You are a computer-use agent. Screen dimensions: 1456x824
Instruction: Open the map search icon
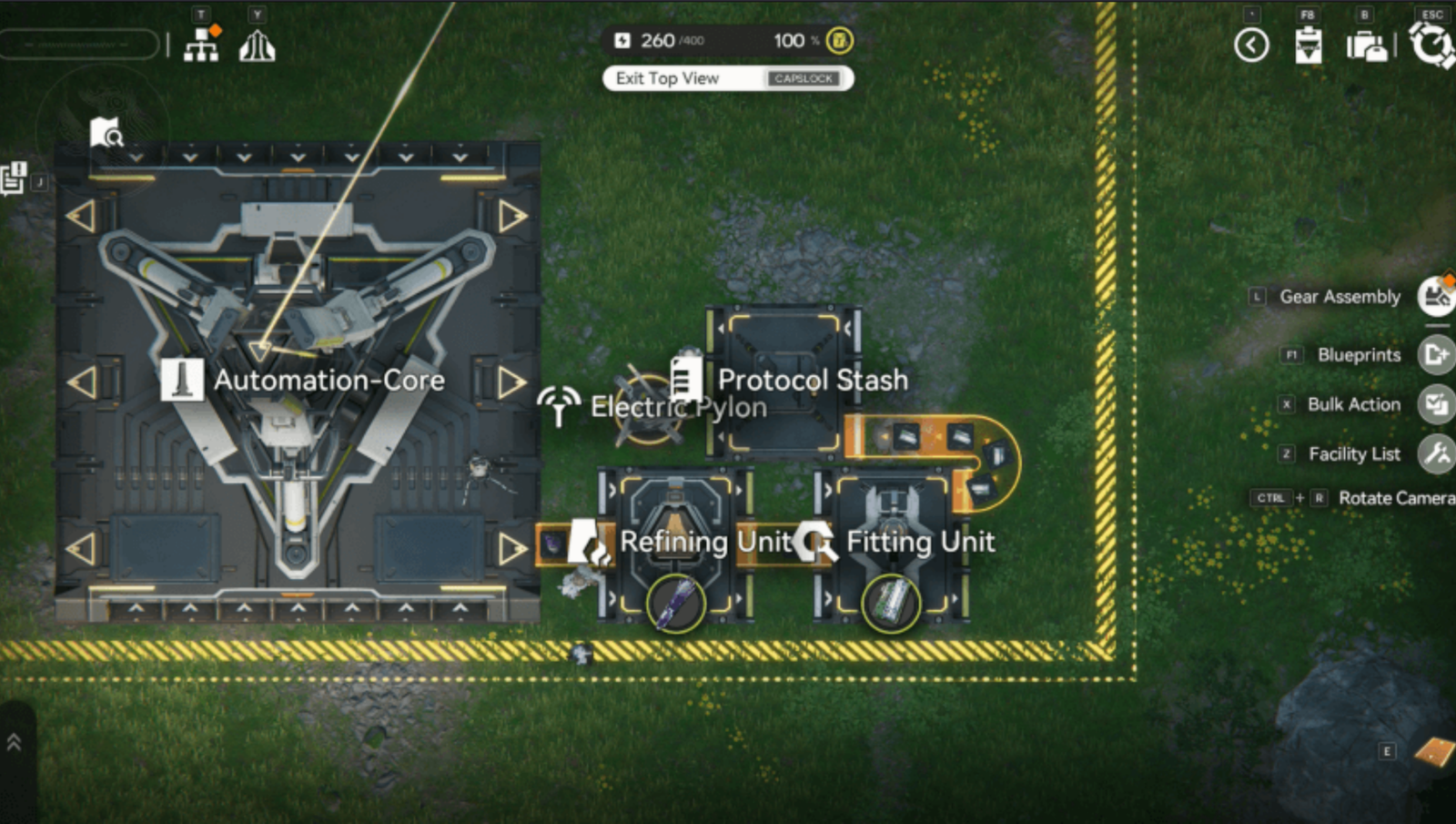click(106, 133)
